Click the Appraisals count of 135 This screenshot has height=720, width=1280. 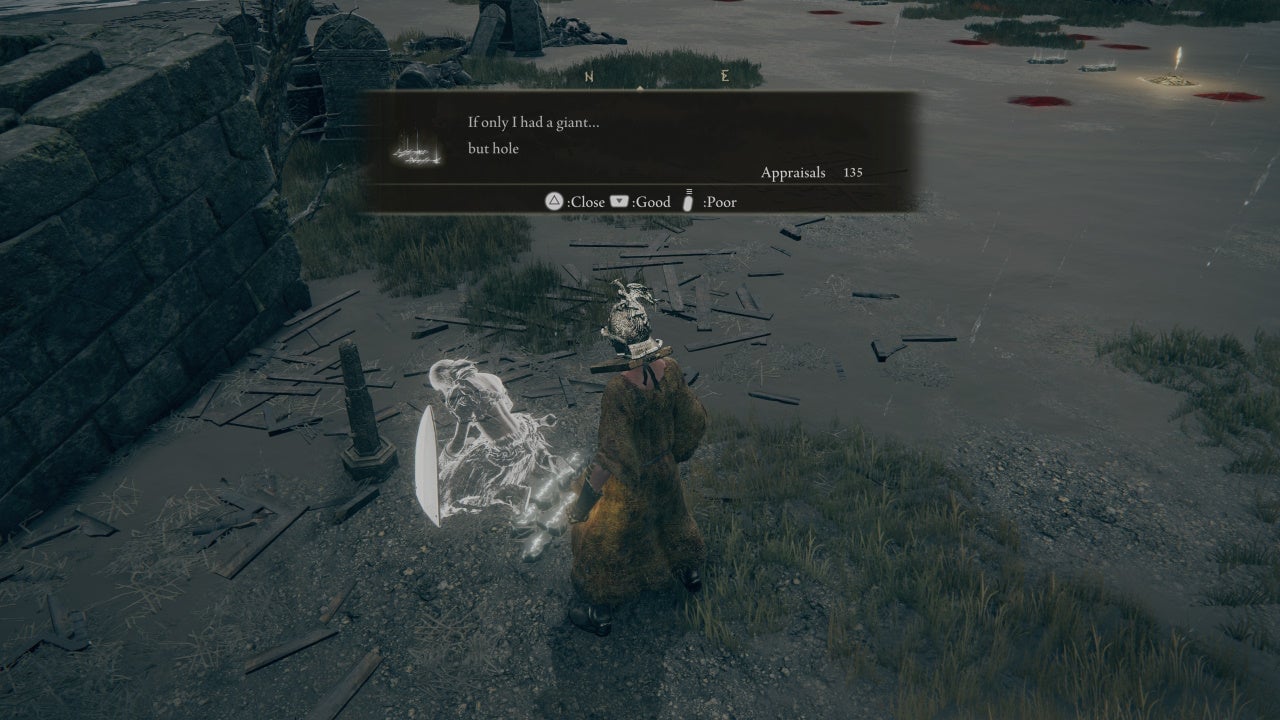(x=852, y=172)
